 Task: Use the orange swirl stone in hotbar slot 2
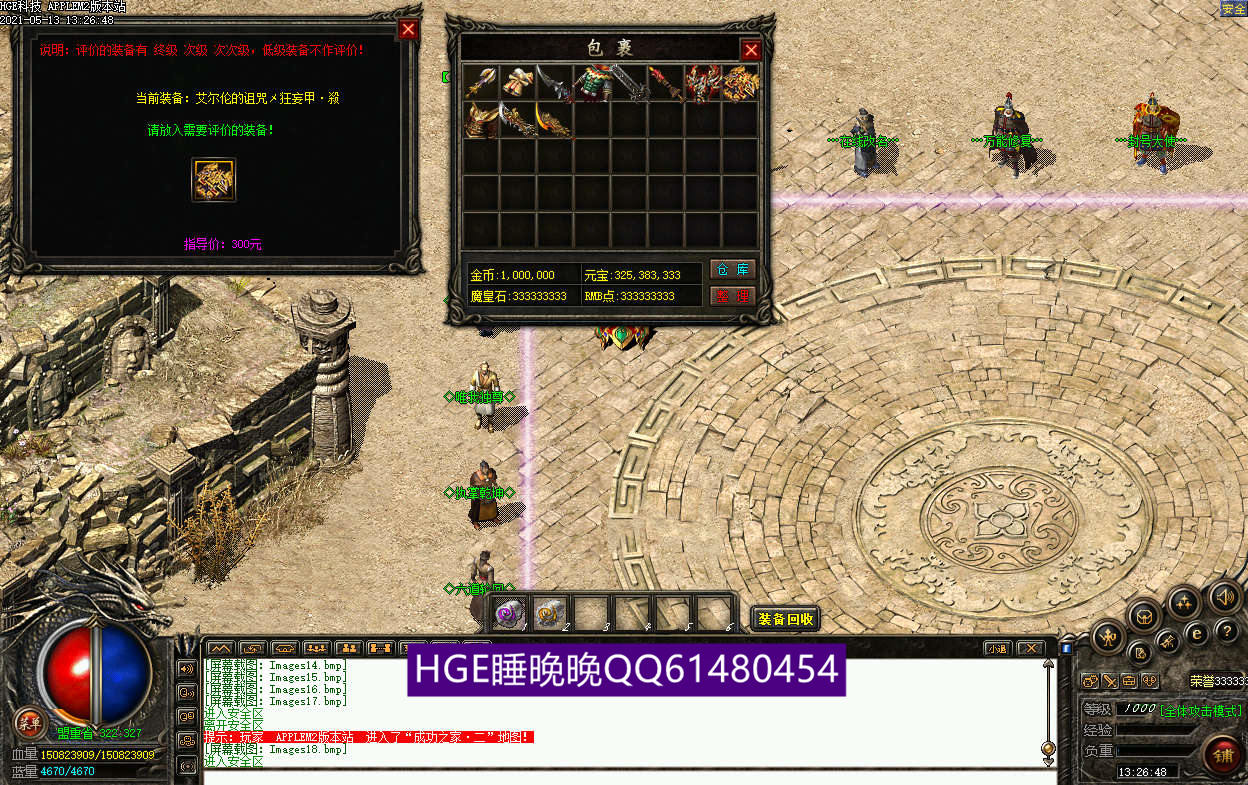click(x=550, y=612)
